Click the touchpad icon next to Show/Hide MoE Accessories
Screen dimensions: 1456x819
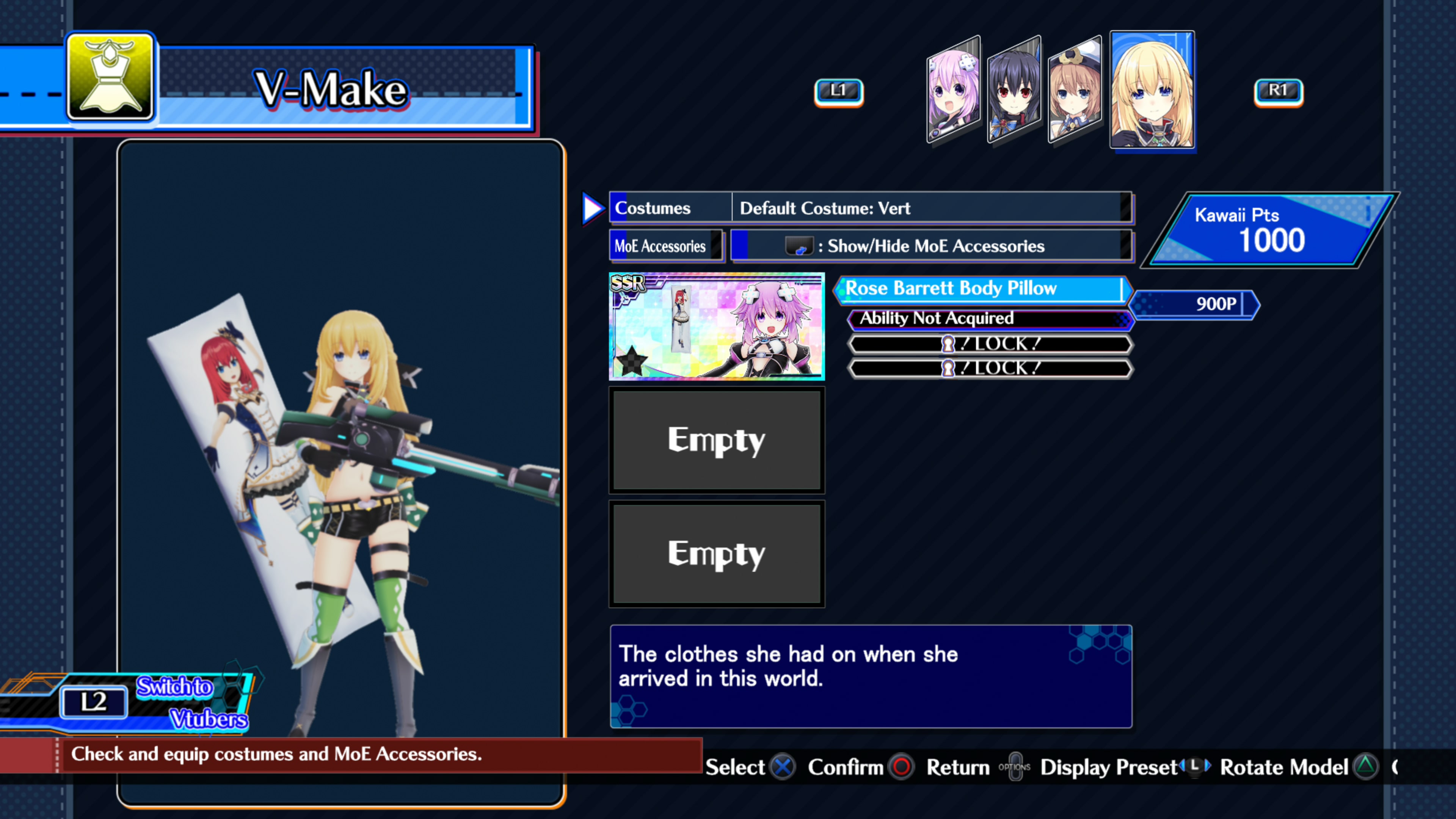(800, 245)
